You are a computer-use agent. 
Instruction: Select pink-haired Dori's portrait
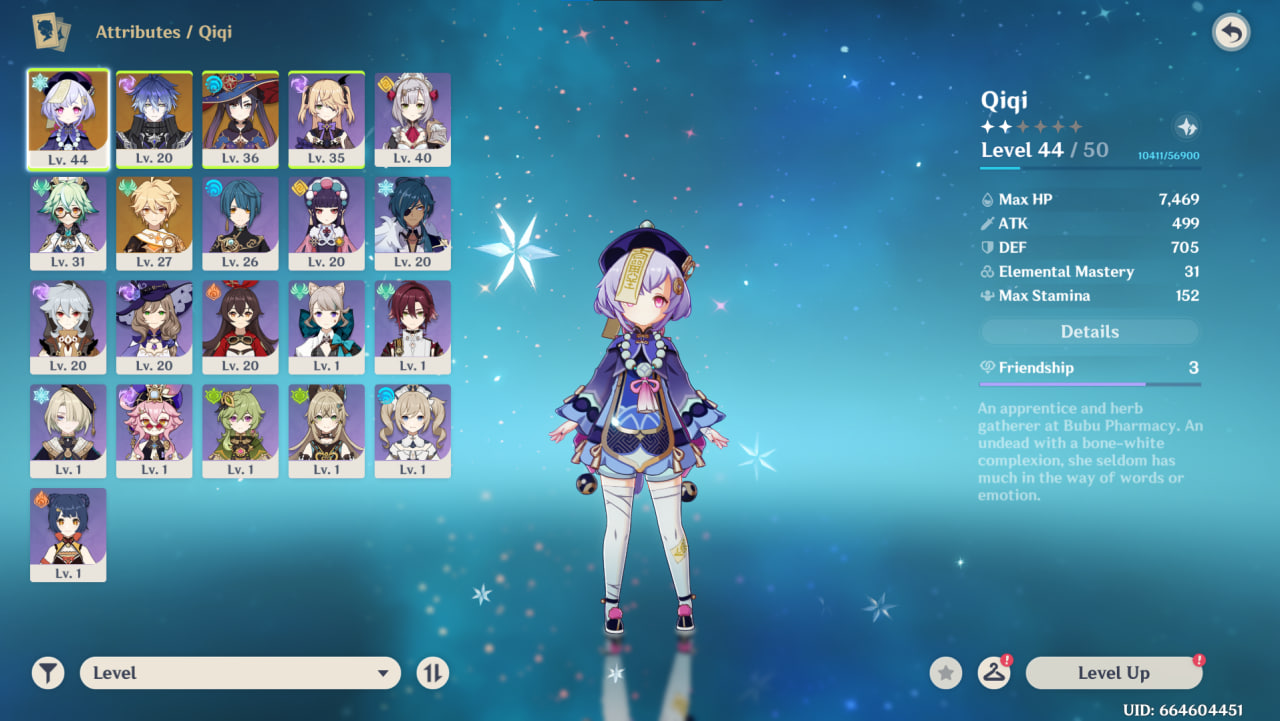(x=154, y=430)
